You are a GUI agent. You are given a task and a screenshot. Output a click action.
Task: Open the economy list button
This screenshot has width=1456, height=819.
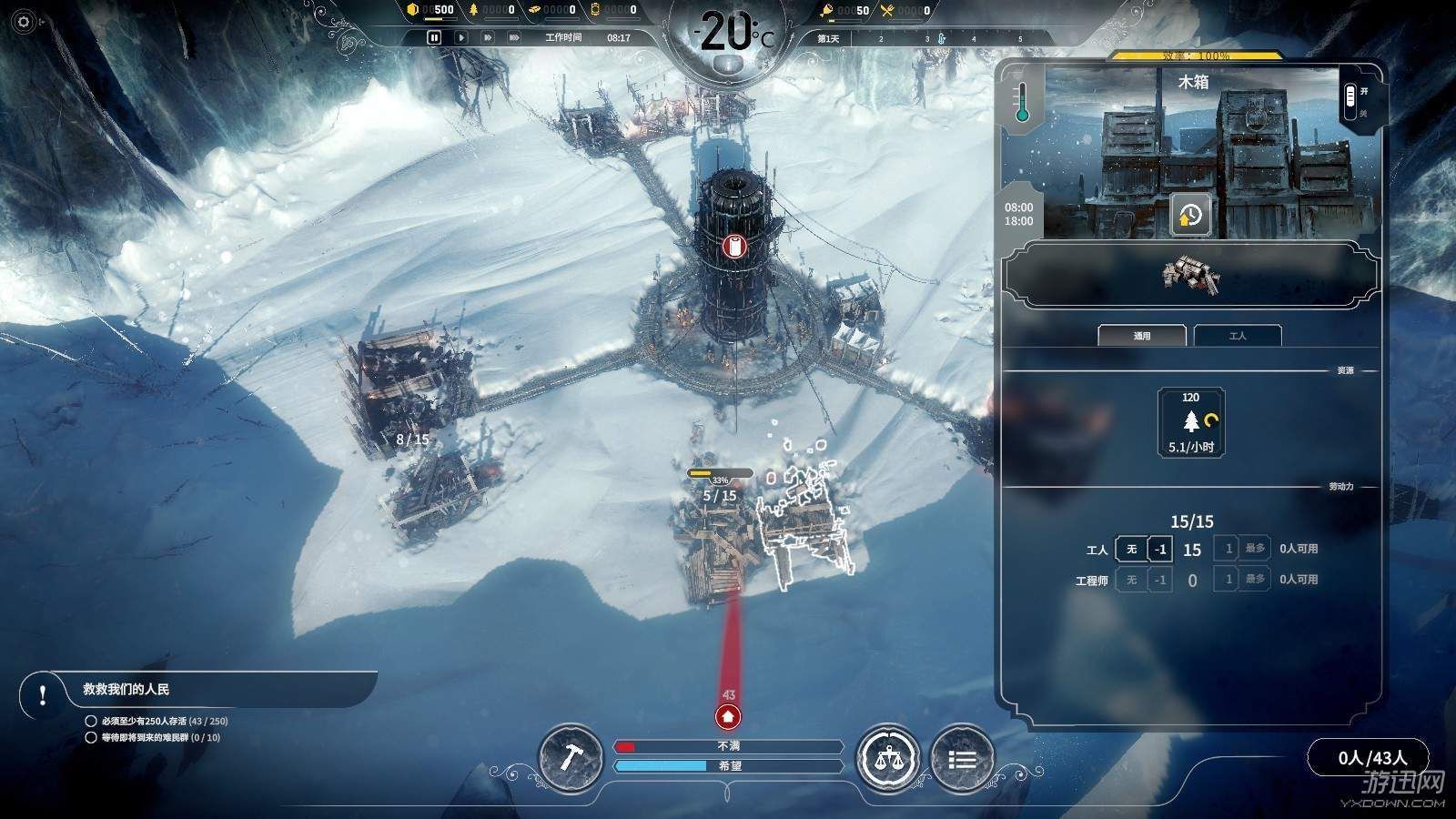coord(962,757)
